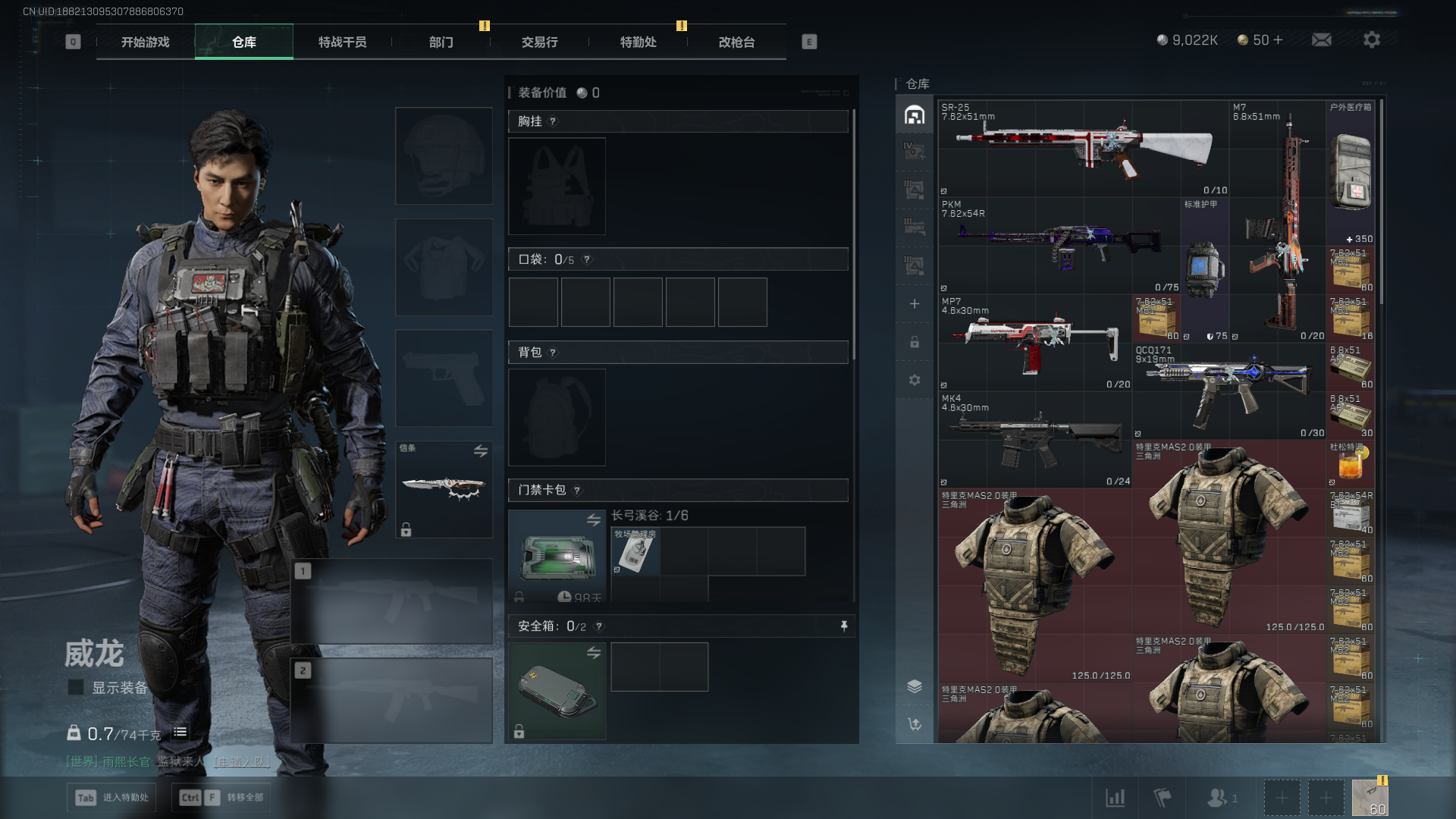This screenshot has width=1456, height=819.
Task: Select the MP7 submachine gun item
Action: tap(1036, 343)
